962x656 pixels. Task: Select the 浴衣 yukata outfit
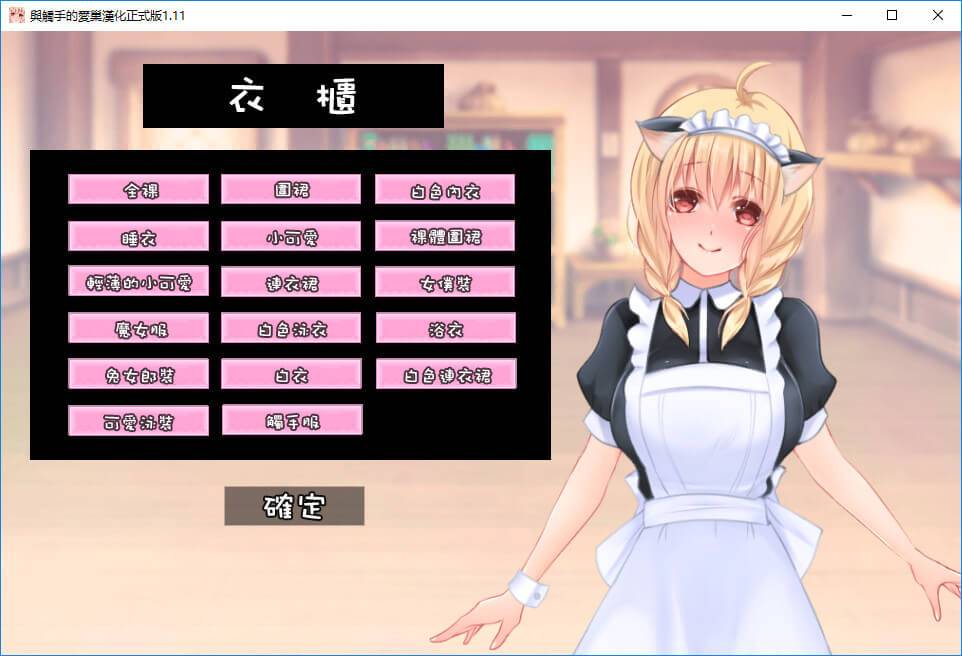tap(445, 328)
